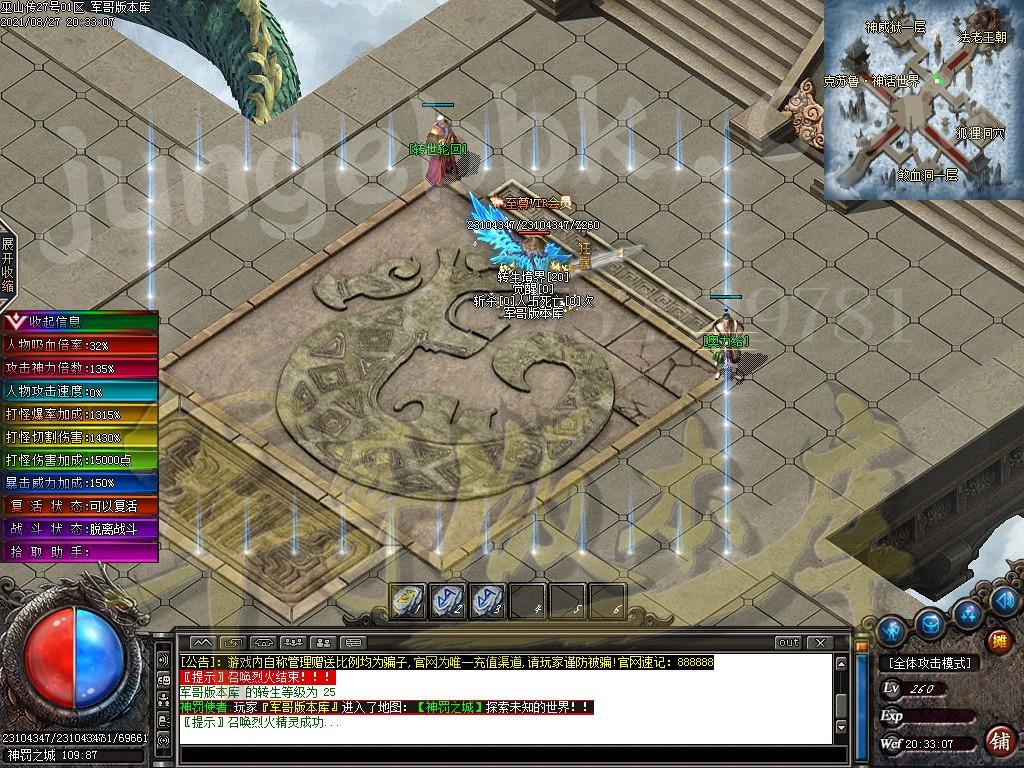Activate the skill in hotbar slot 2
The width and height of the screenshot is (1024, 768).
tap(447, 600)
